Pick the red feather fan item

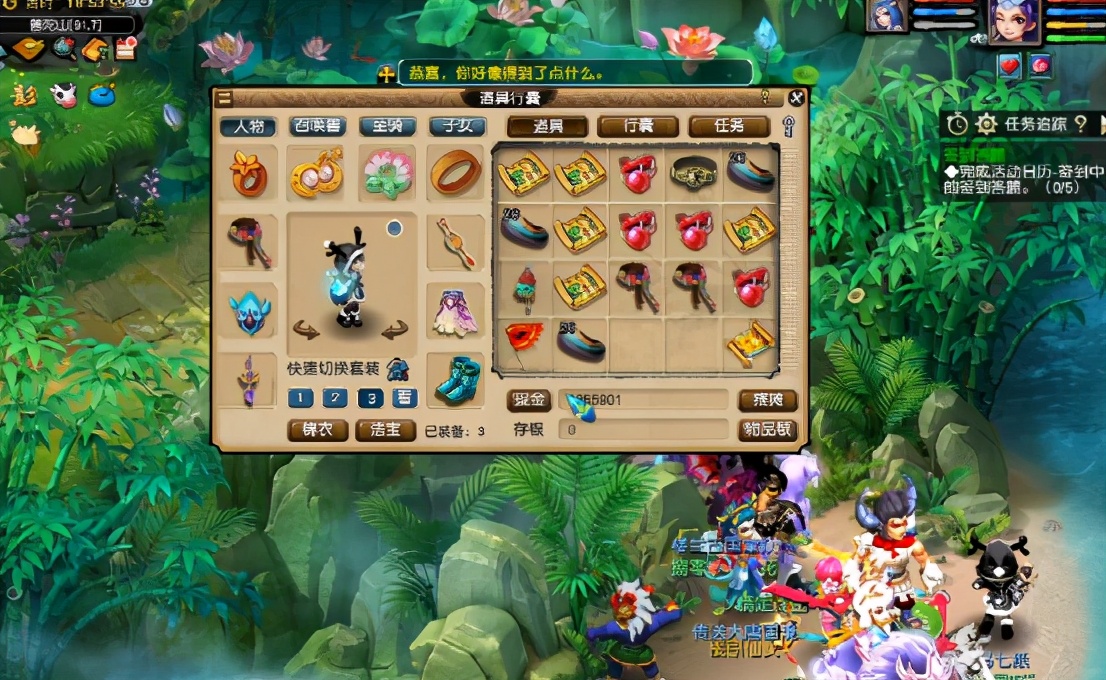tap(523, 341)
